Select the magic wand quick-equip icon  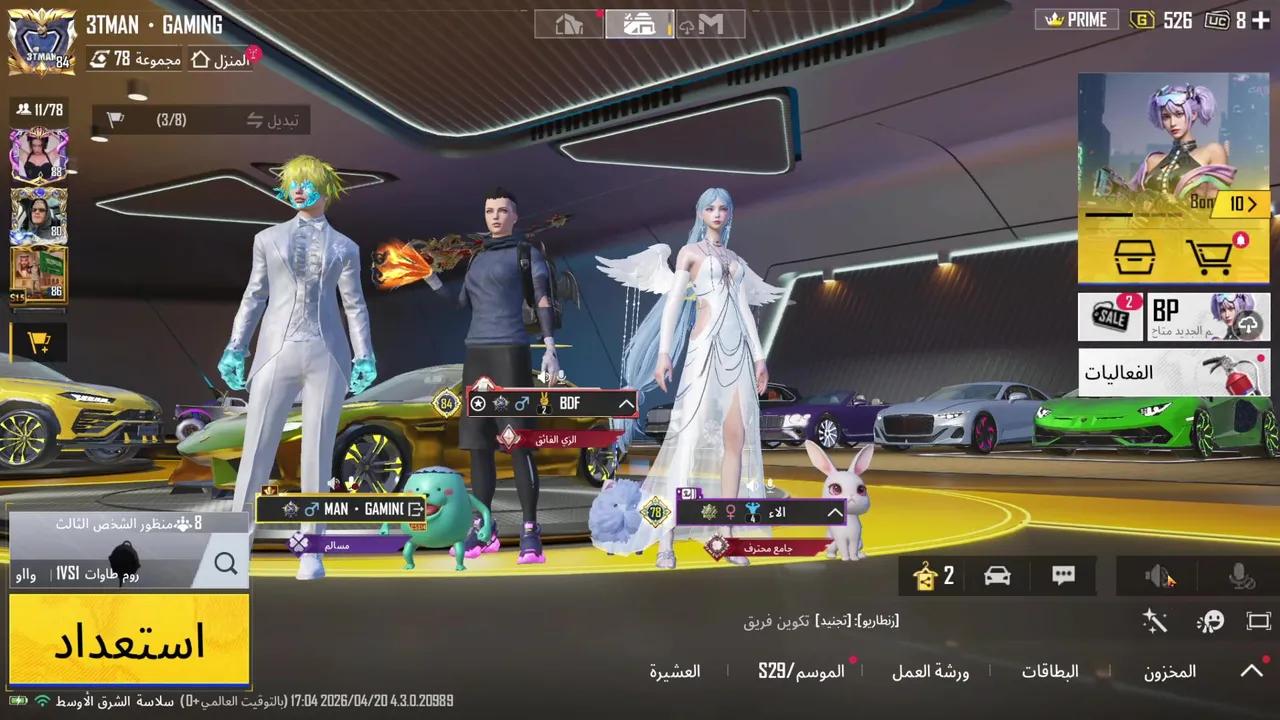(x=1154, y=622)
